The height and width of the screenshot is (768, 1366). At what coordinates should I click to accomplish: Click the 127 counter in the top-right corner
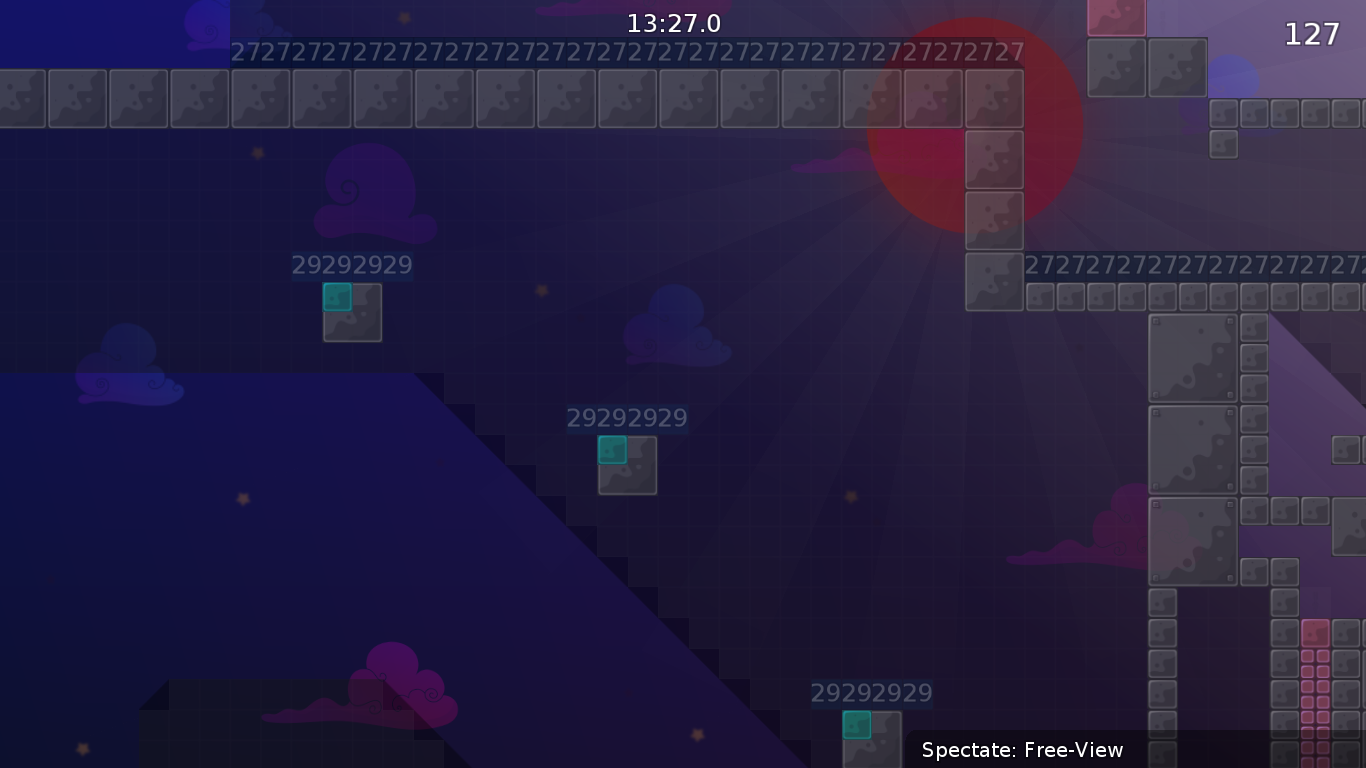pyautogui.click(x=1311, y=34)
